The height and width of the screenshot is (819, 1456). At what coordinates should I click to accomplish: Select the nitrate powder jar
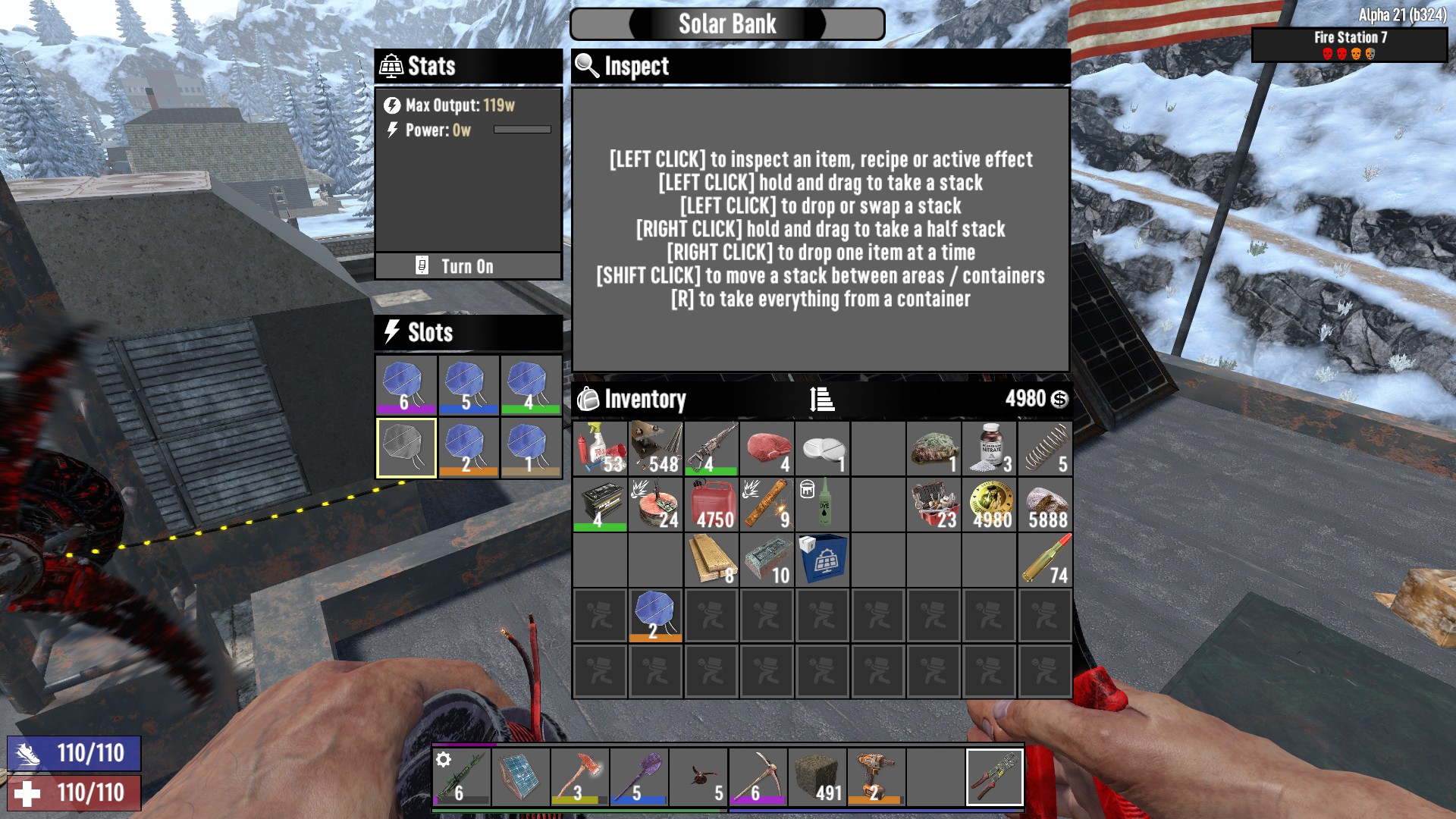(x=990, y=448)
